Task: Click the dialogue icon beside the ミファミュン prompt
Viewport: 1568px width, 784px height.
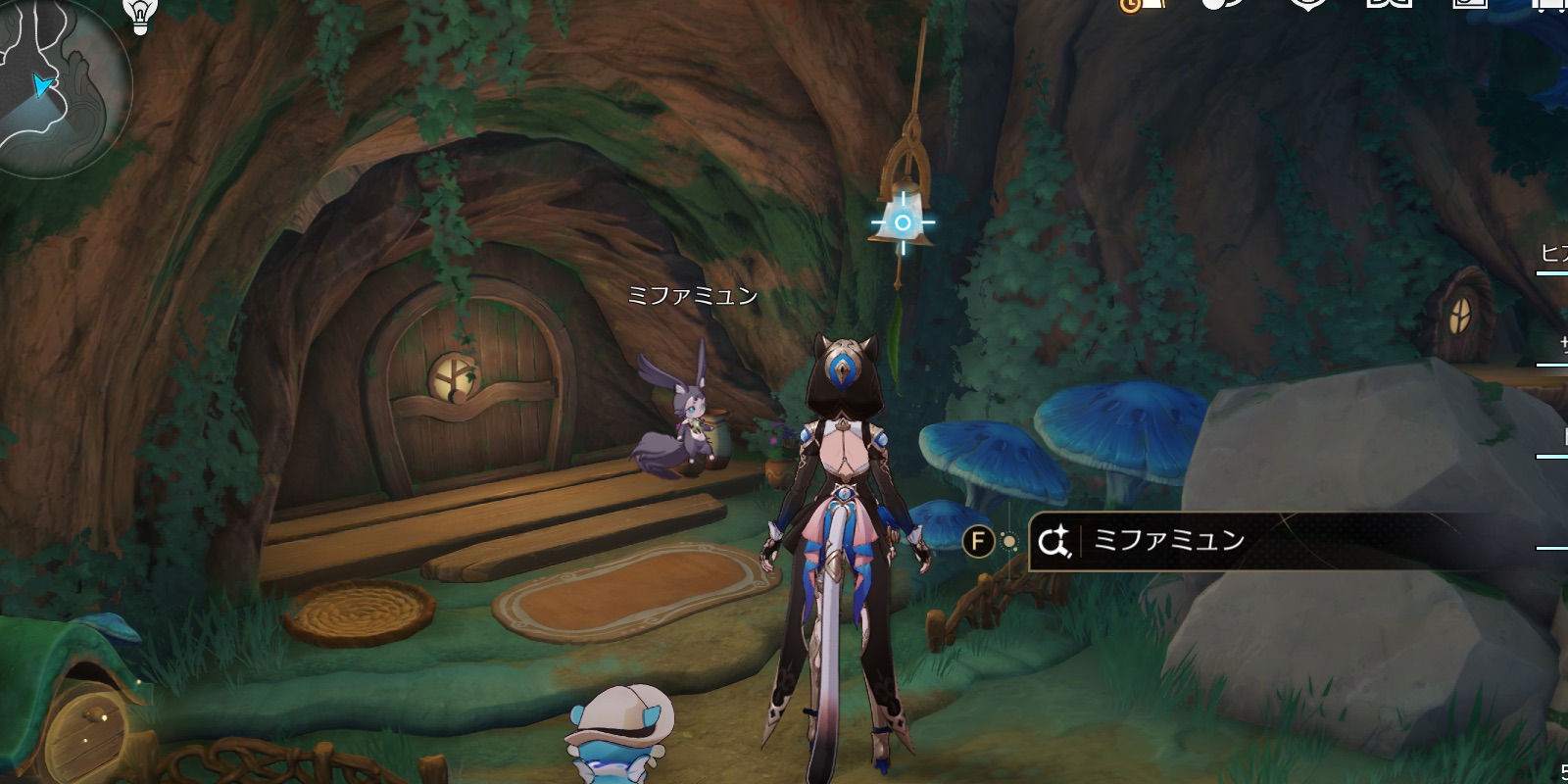Action: [1052, 538]
